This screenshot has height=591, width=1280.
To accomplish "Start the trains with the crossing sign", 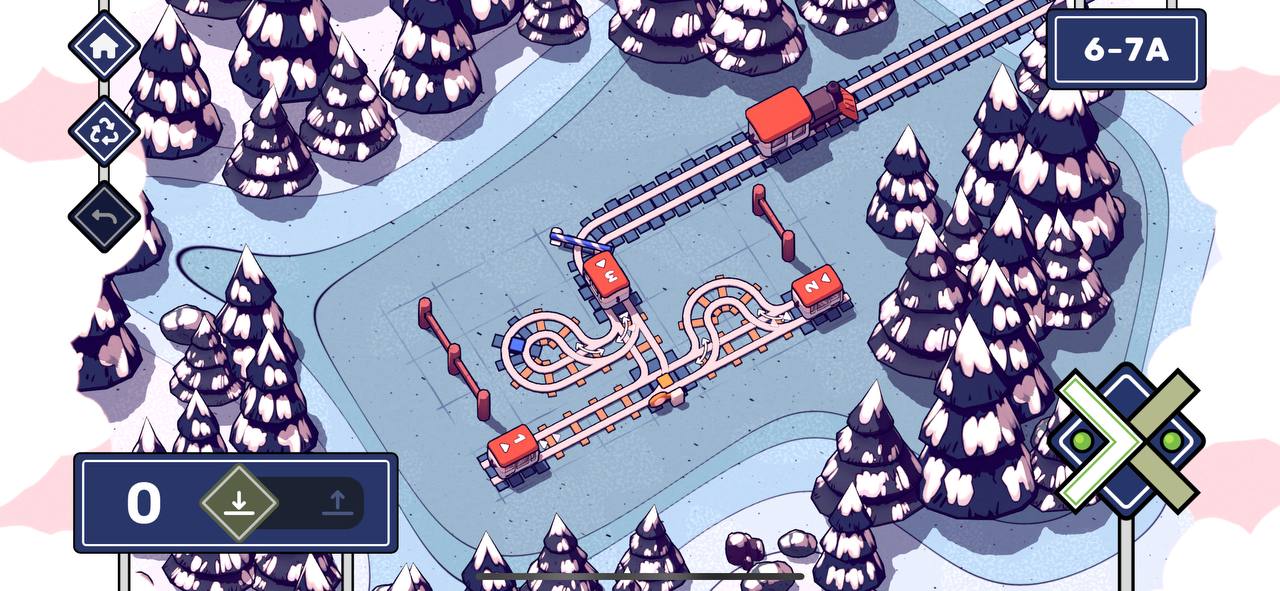I will click(1127, 441).
